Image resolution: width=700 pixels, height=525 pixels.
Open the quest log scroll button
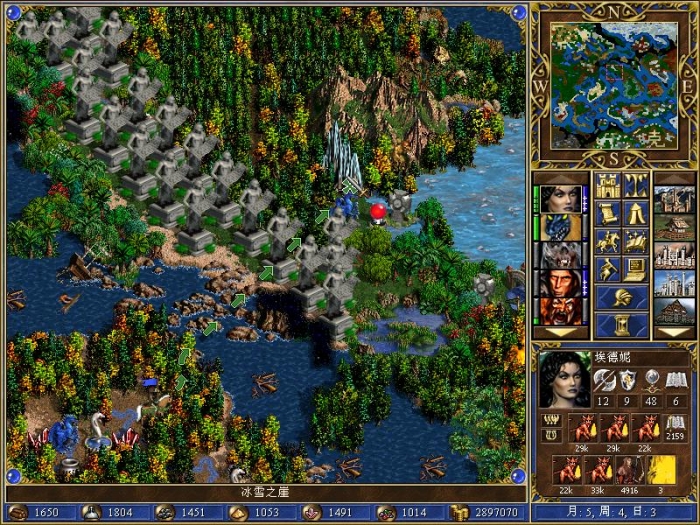click(x=608, y=213)
